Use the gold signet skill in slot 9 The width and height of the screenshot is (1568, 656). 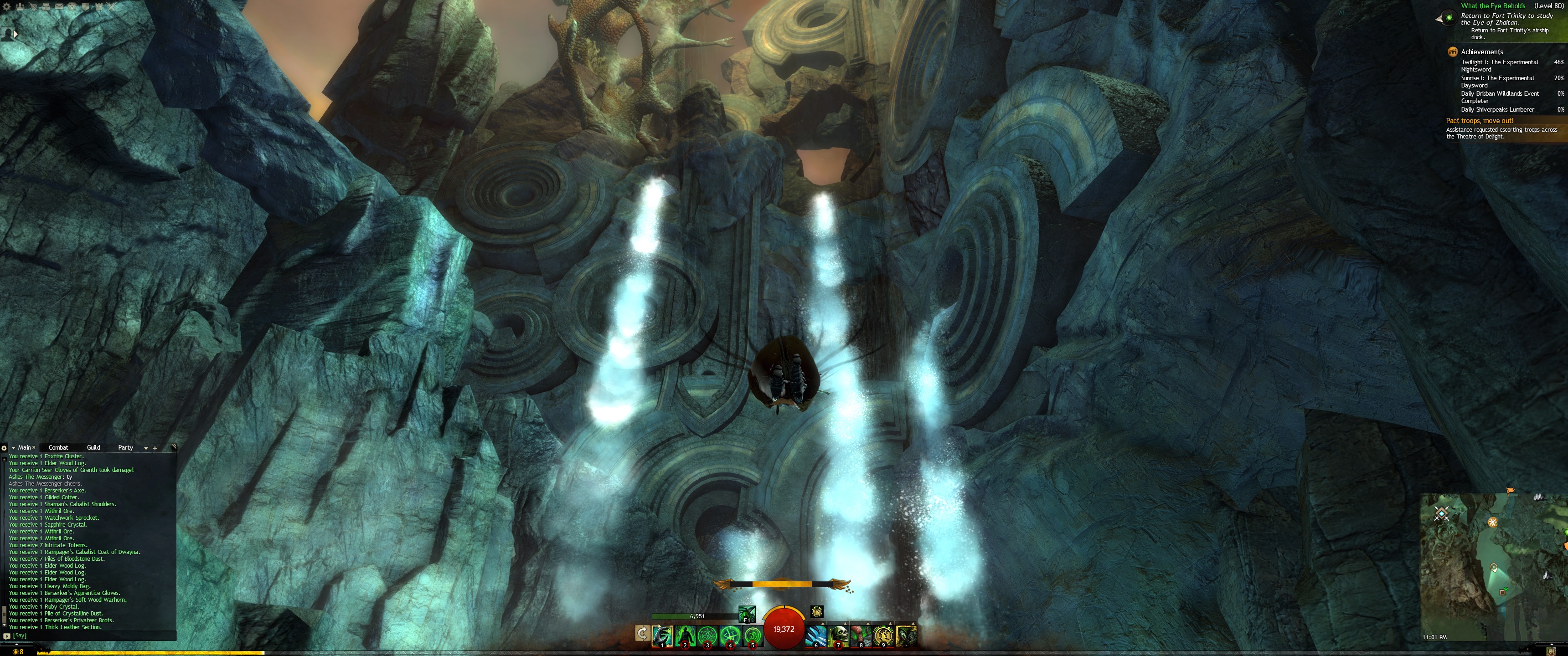(x=883, y=635)
